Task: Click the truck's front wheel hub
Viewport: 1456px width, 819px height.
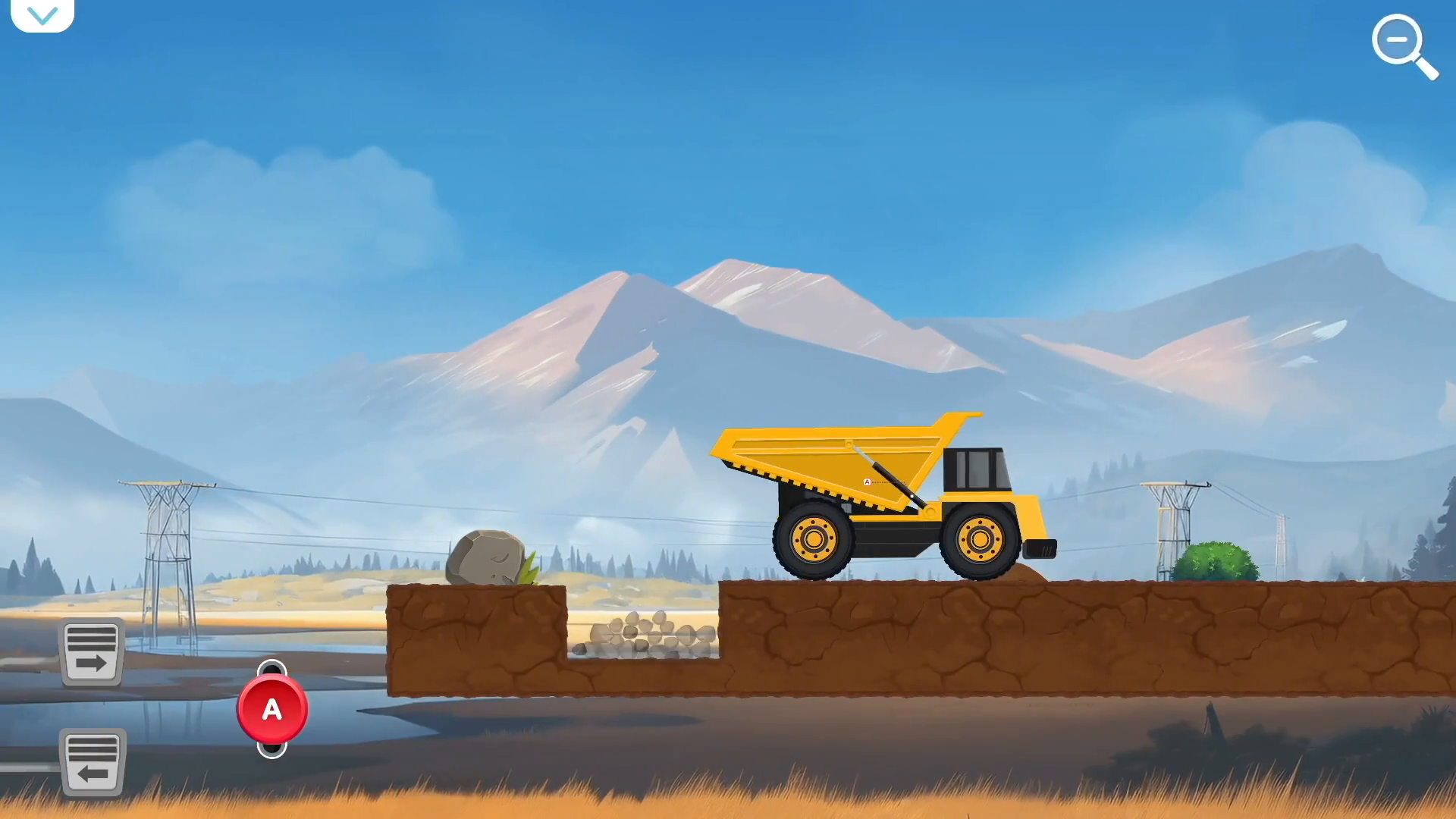Action: click(981, 540)
